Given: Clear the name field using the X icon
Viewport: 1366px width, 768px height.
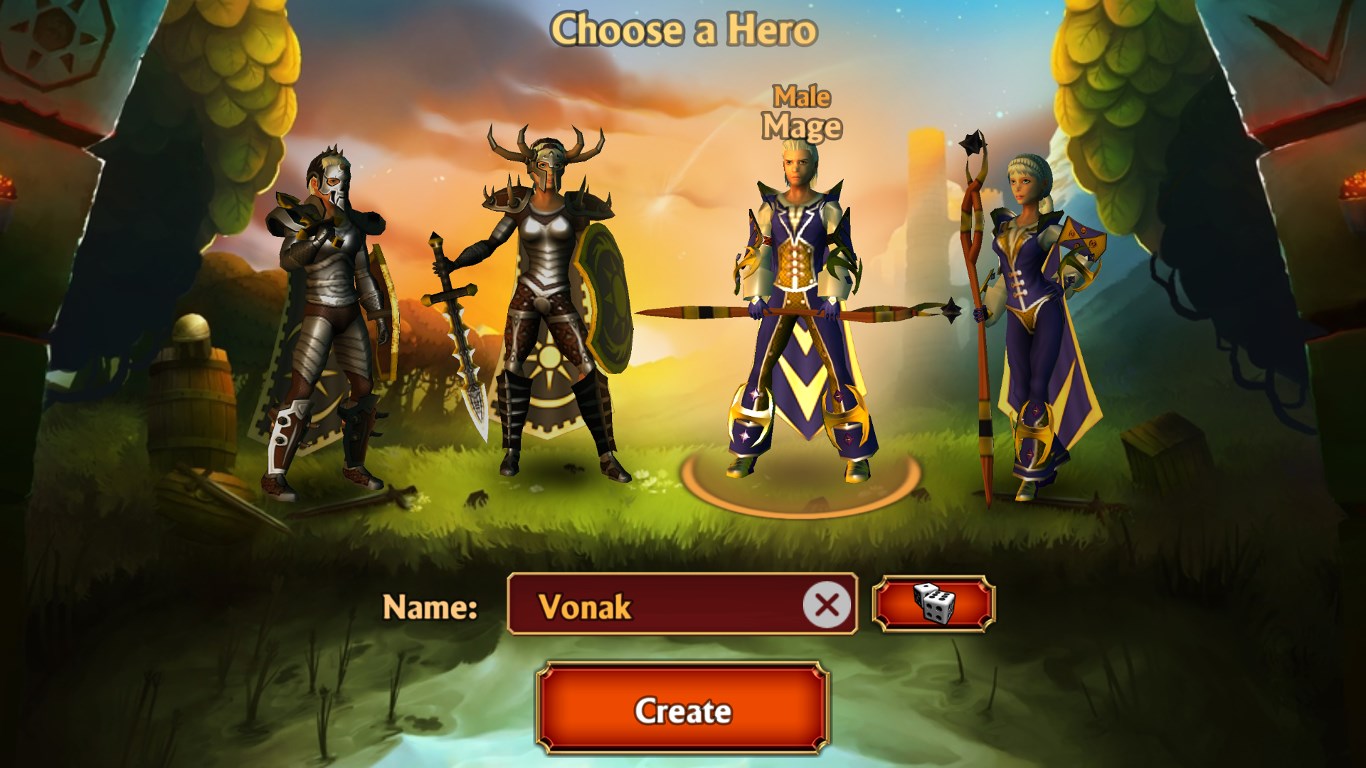Looking at the screenshot, I should tap(827, 604).
